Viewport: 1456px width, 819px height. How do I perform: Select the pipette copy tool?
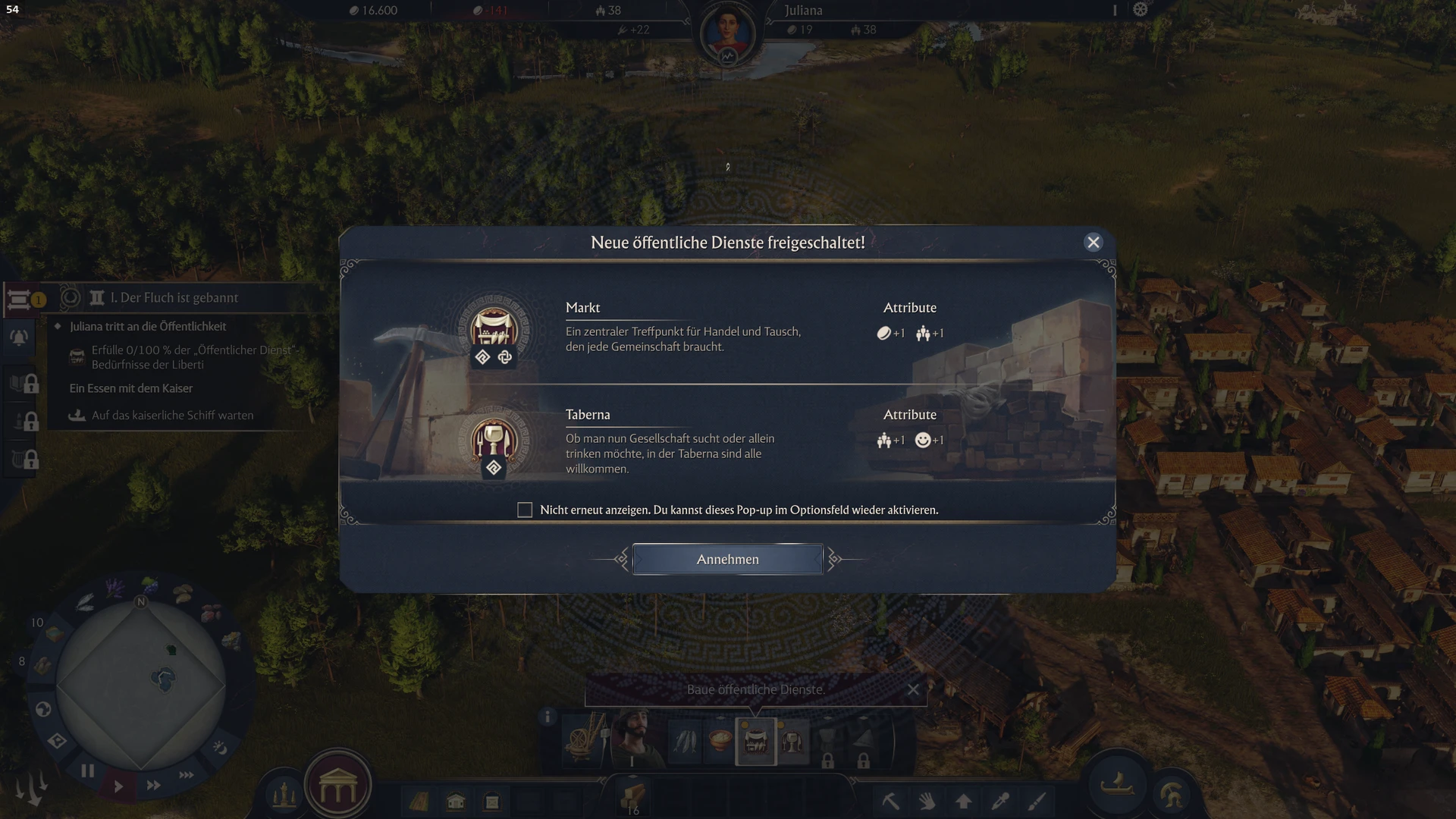point(1000,801)
